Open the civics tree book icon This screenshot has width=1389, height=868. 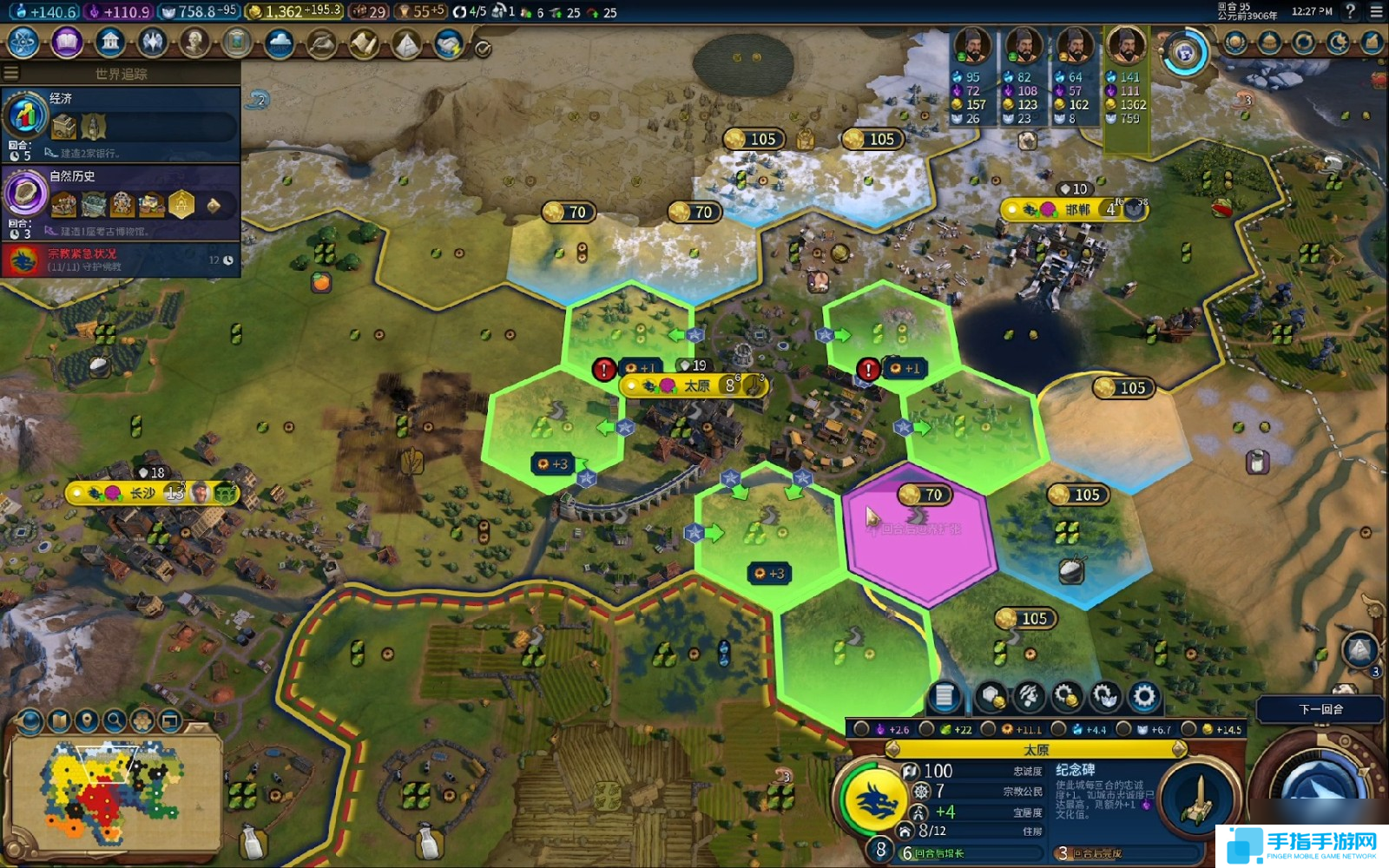click(67, 42)
